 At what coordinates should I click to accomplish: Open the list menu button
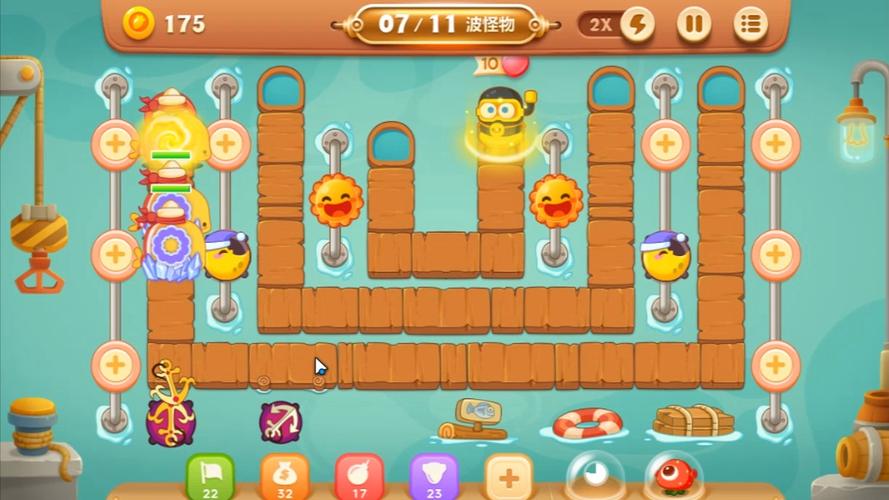tap(750, 24)
